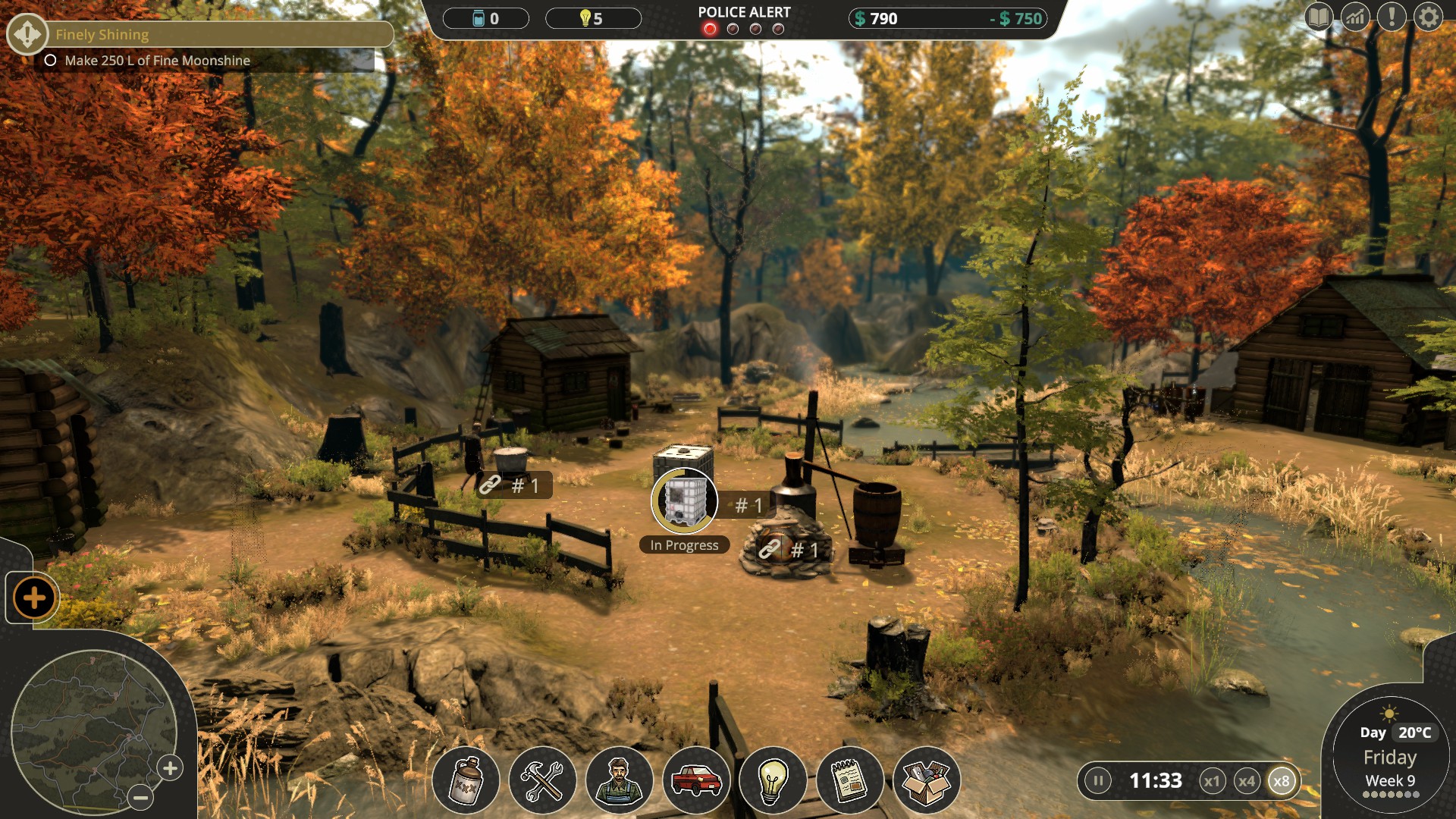Screen dimensions: 1456x819
Task: Expand the Finely Shining quest tracker
Action: [28, 34]
